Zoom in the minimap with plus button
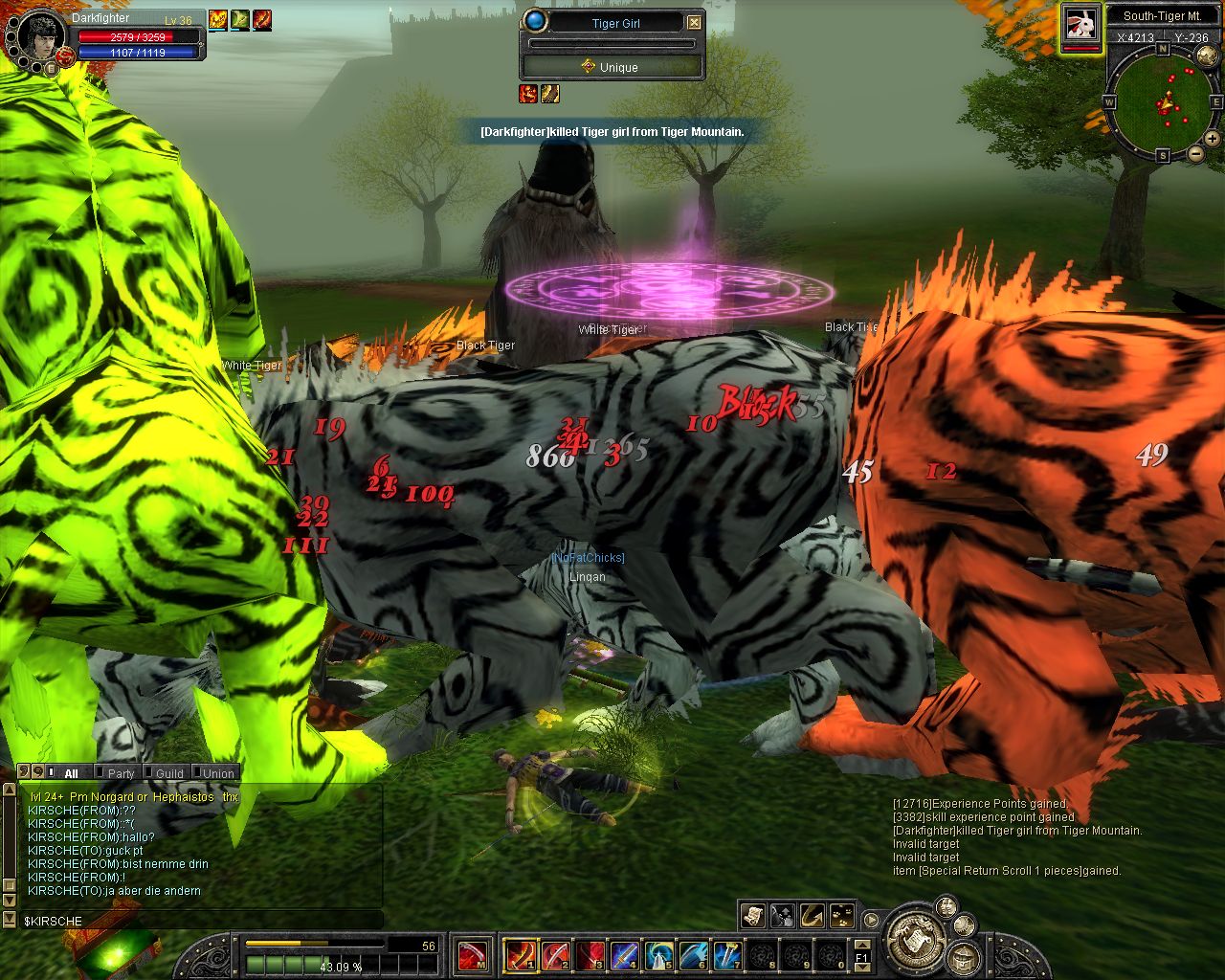This screenshot has height=980, width=1225. pos(1212,141)
